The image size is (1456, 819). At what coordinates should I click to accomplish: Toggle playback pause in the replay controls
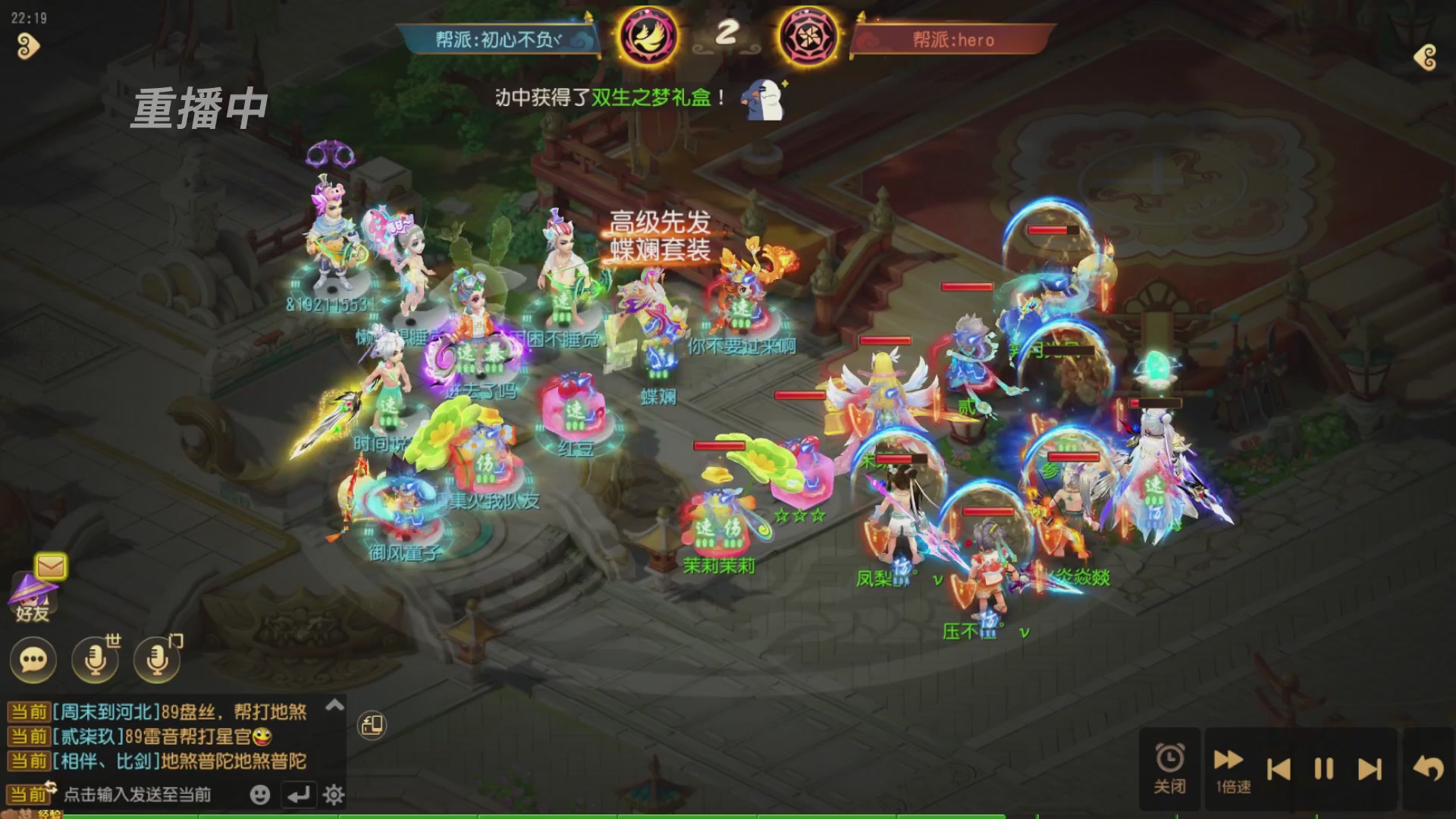click(1326, 767)
